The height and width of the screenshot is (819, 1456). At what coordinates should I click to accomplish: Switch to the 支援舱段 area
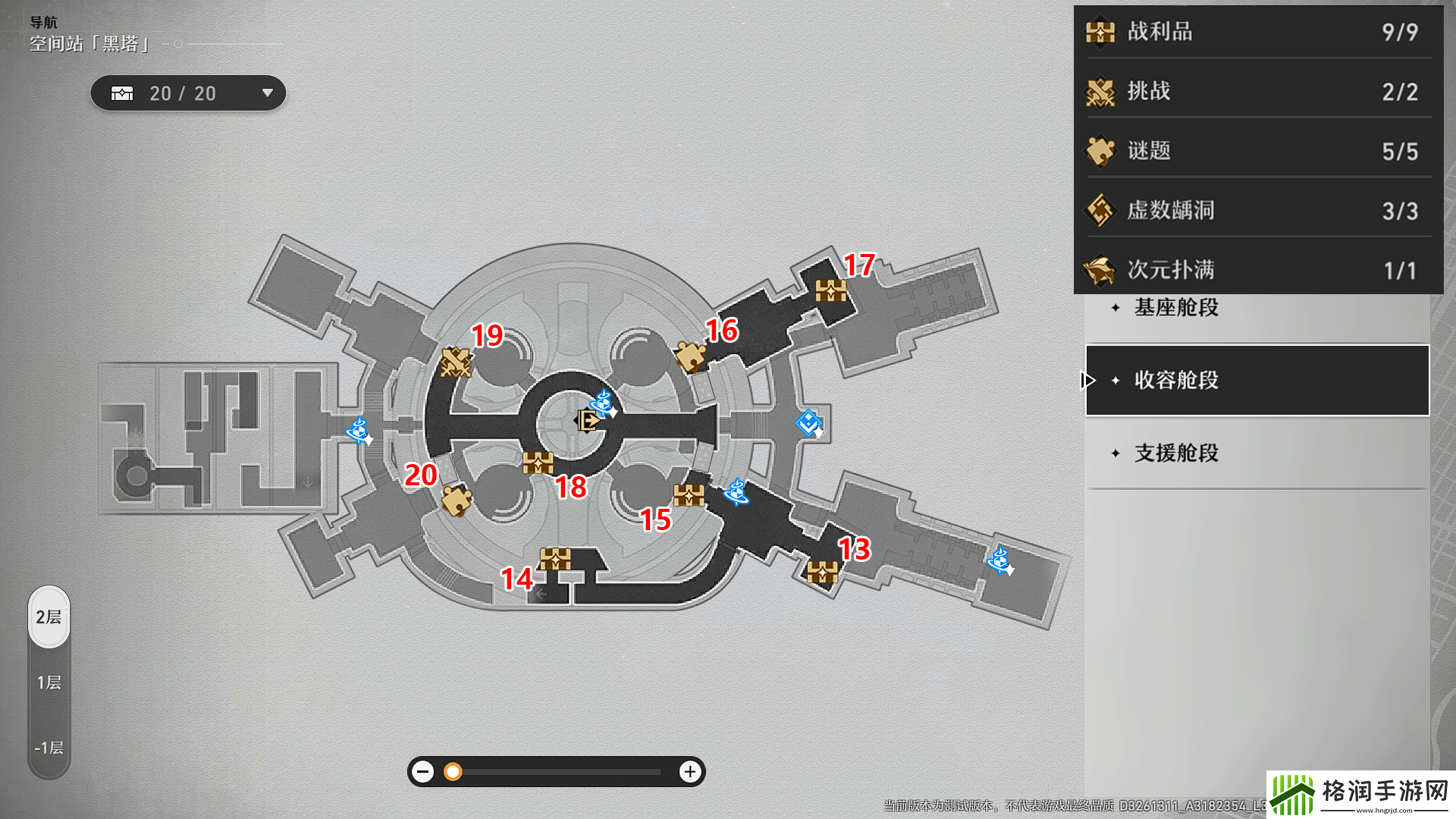[1176, 453]
